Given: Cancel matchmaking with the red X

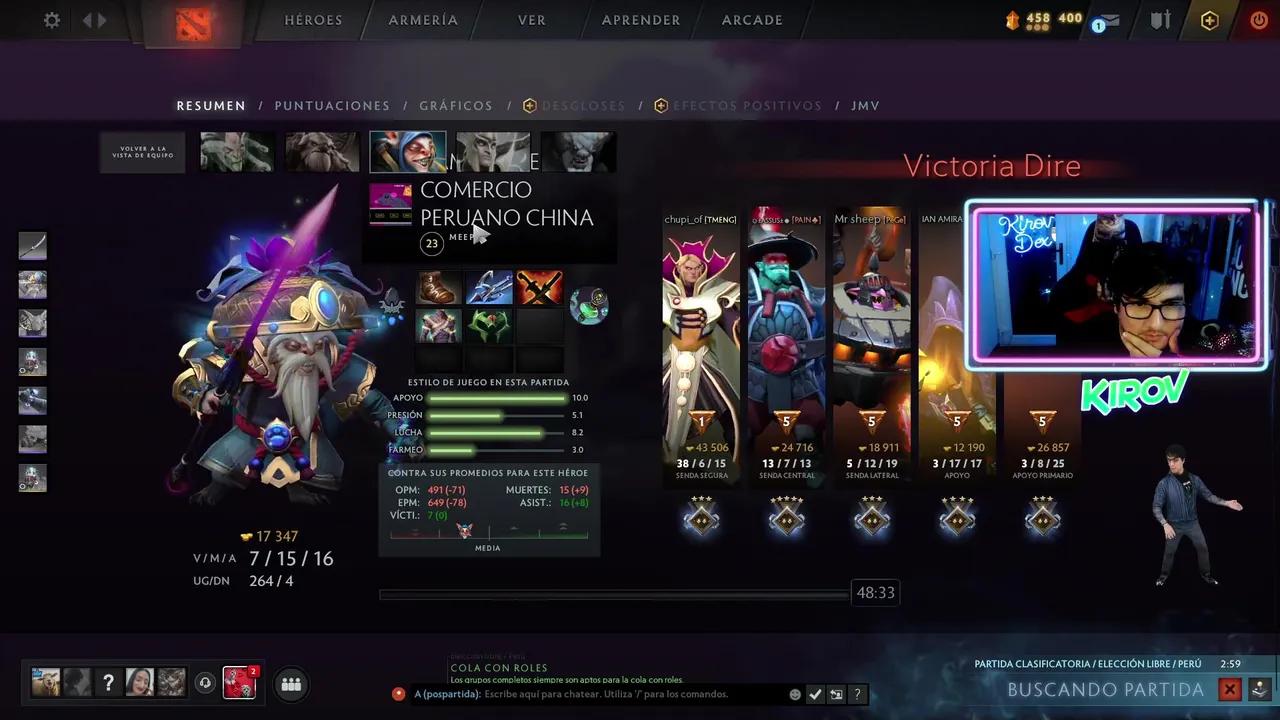Looking at the screenshot, I should point(1230,689).
